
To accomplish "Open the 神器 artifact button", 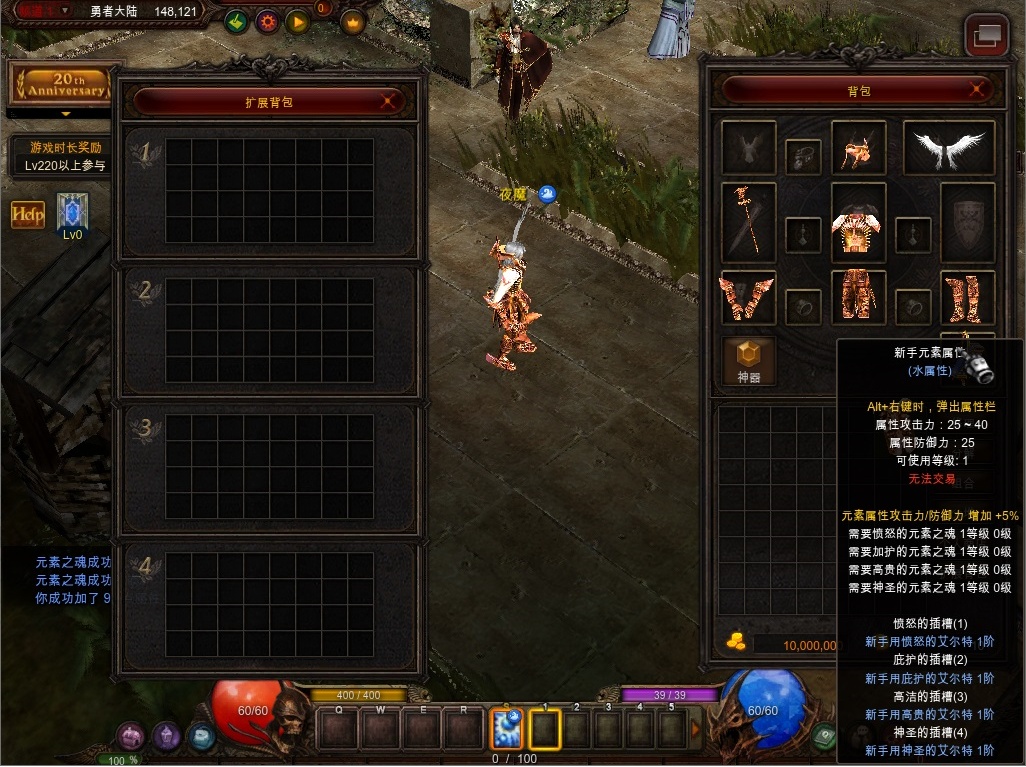I will 749,361.
